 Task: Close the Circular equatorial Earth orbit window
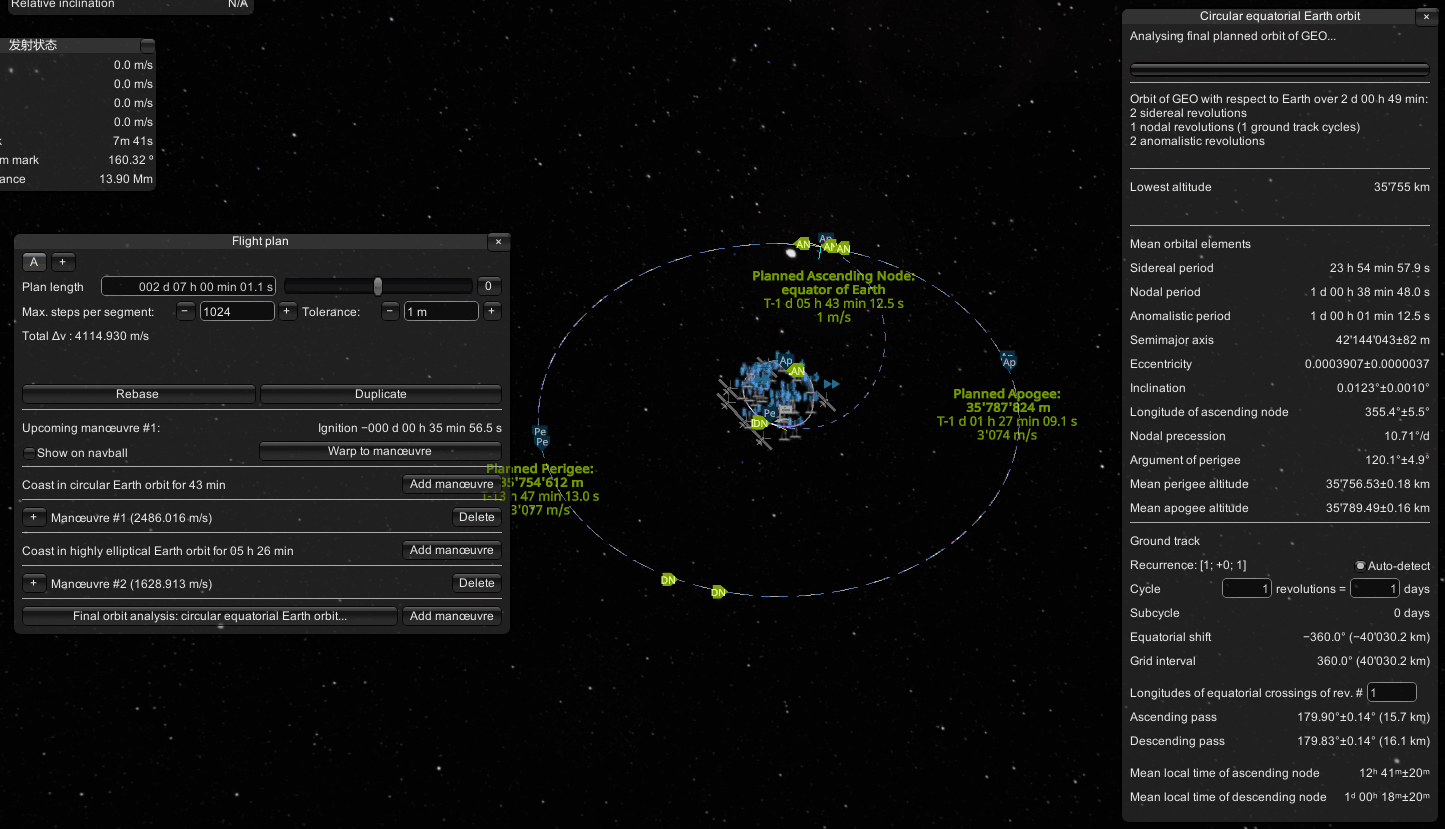[x=1424, y=17]
